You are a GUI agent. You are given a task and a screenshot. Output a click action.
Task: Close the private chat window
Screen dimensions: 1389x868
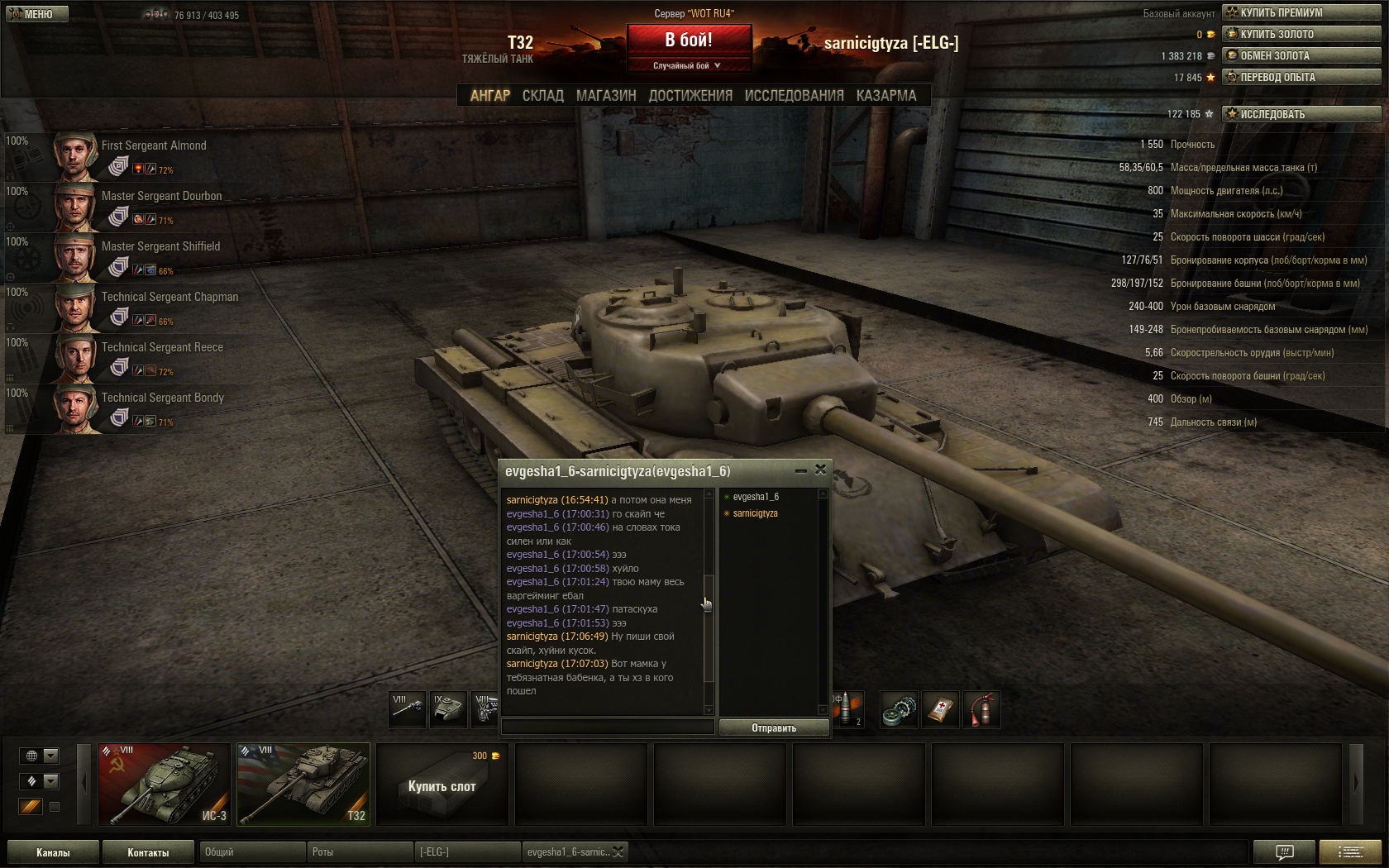click(x=820, y=470)
